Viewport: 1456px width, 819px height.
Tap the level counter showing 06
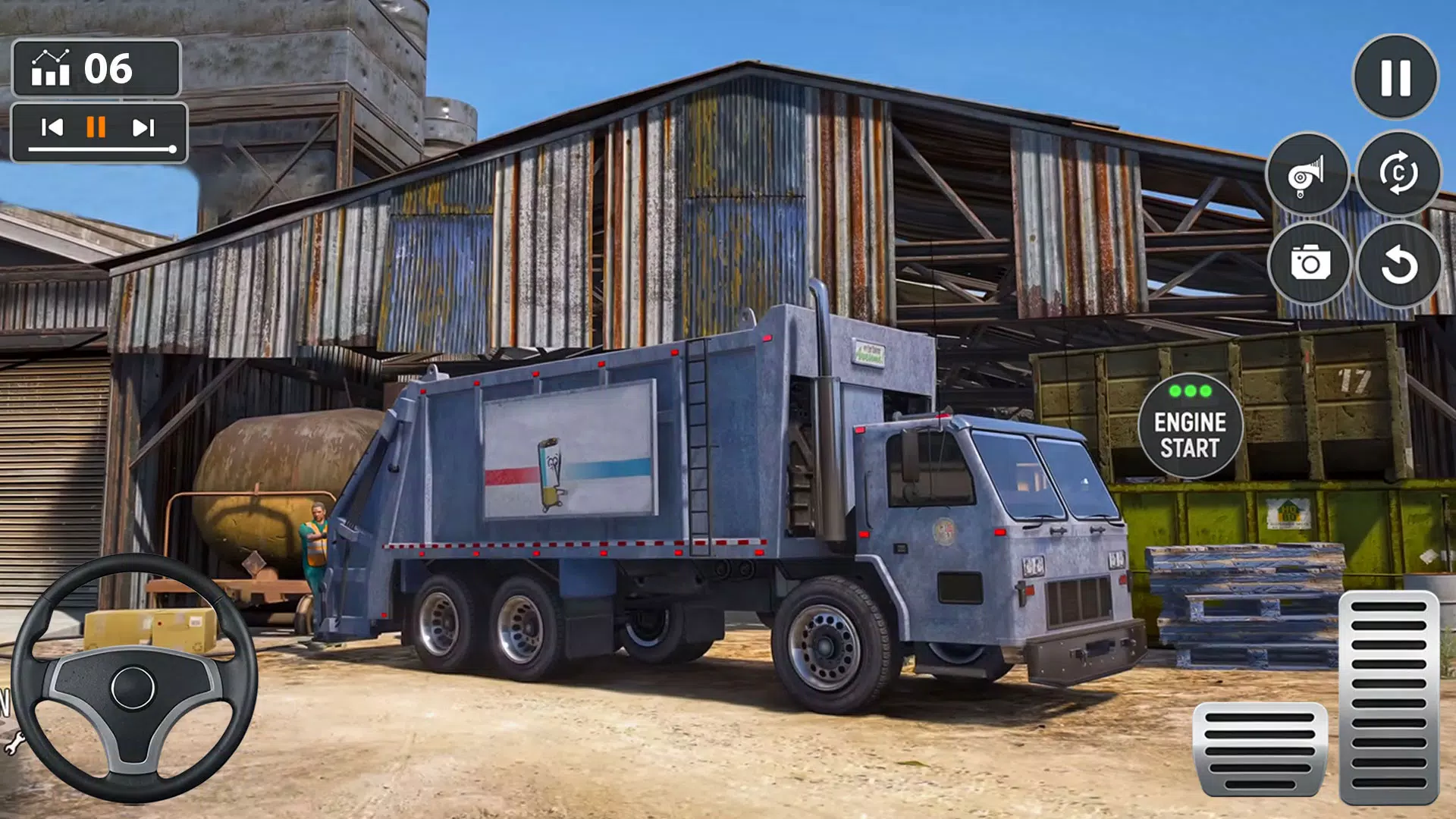click(x=108, y=70)
